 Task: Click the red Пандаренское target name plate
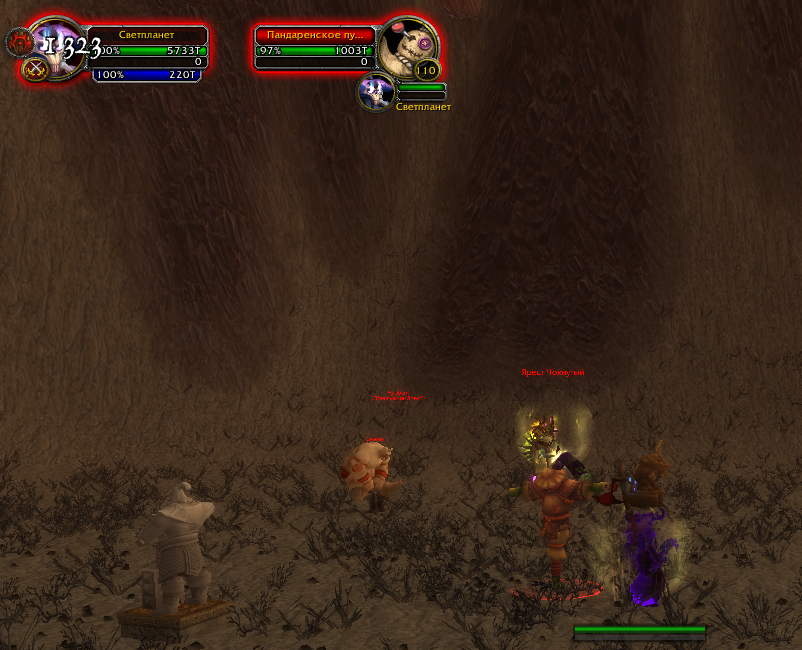[315, 34]
